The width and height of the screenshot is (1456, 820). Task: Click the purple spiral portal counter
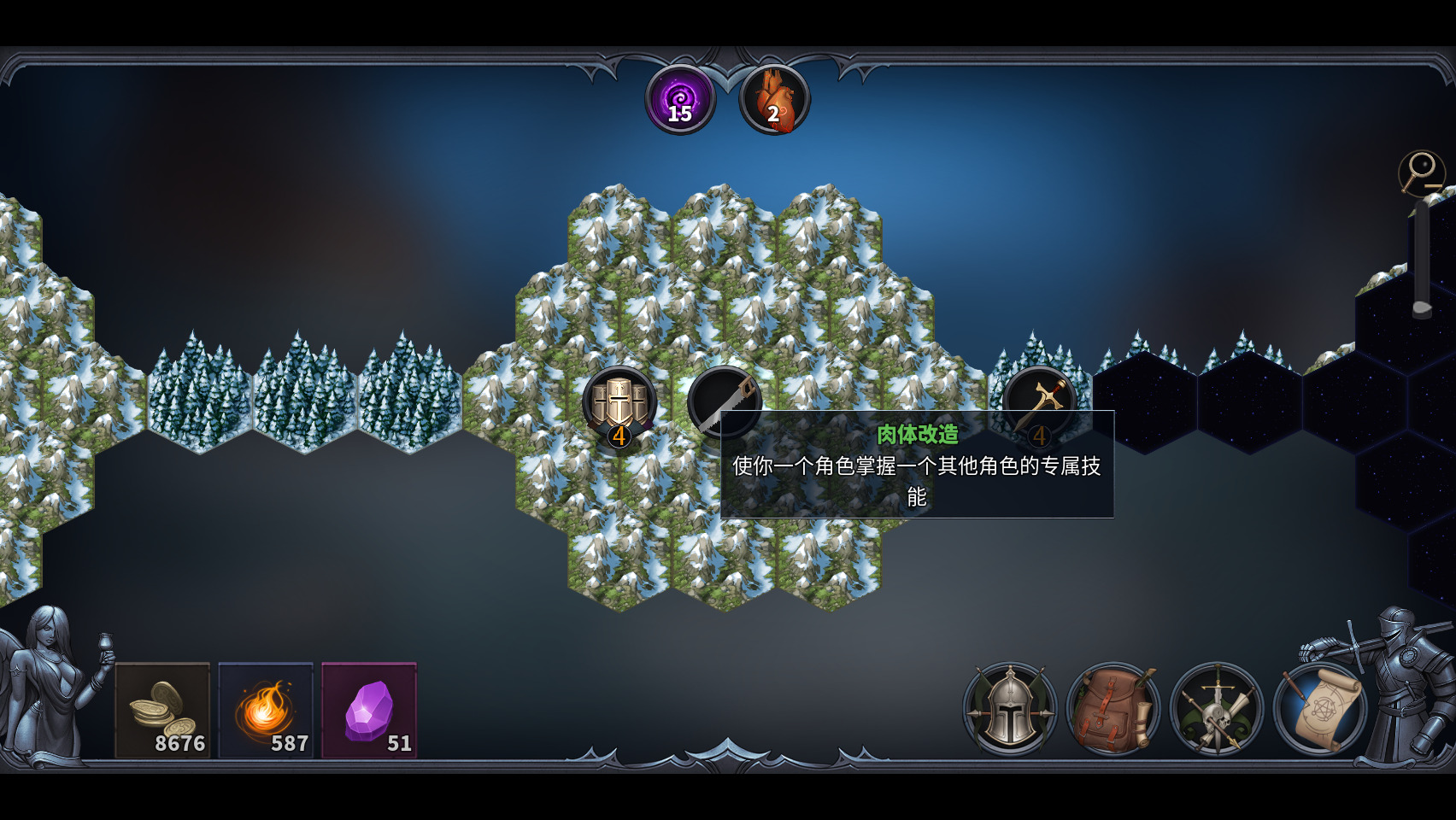click(x=680, y=99)
